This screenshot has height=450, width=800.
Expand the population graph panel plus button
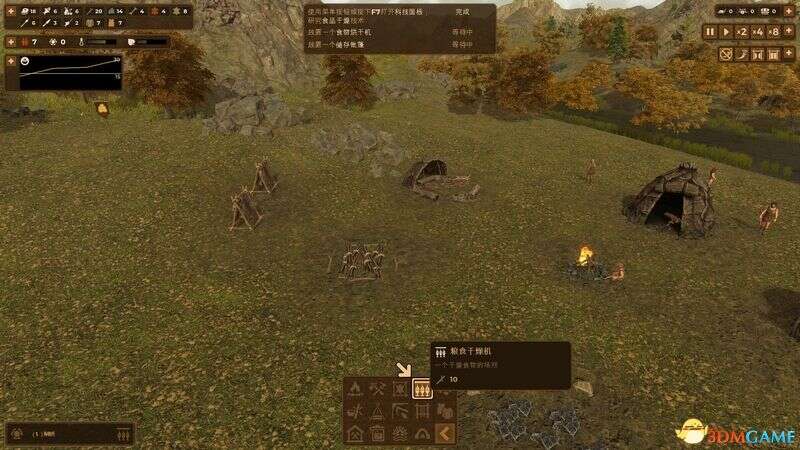click(x=10, y=60)
